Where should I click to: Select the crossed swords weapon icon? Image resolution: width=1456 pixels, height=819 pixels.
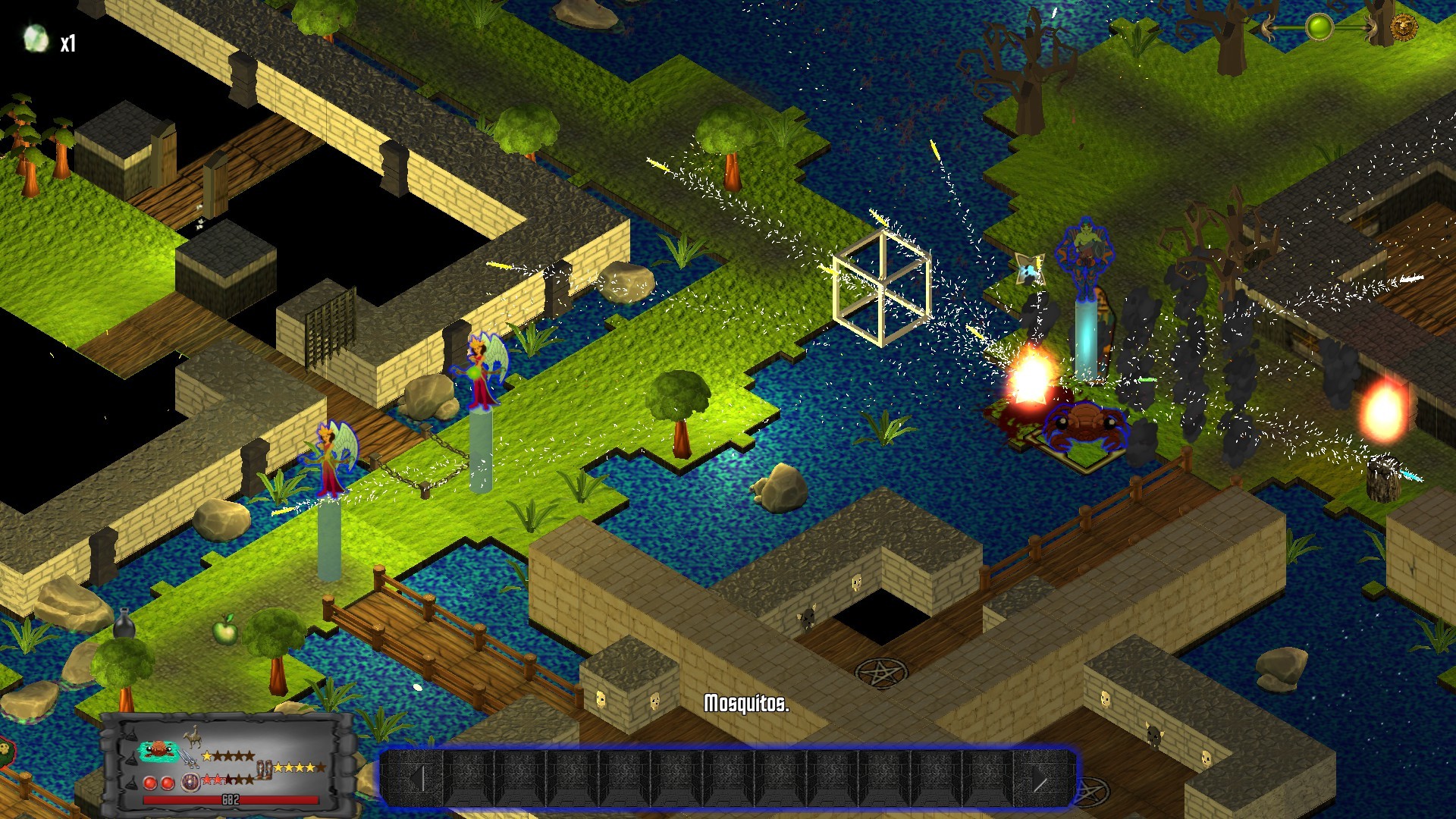coord(188,759)
